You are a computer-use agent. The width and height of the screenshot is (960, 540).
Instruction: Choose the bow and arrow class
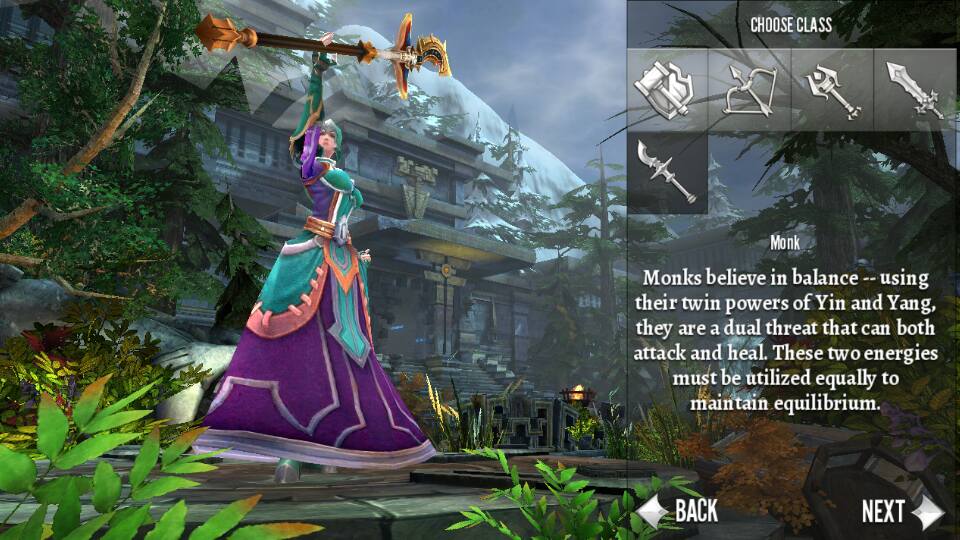(750, 90)
